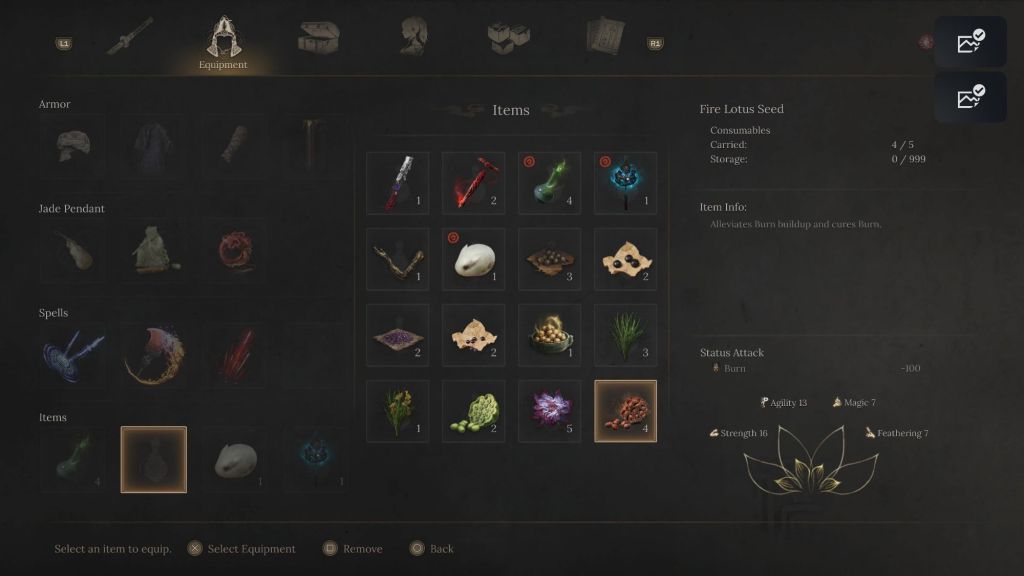Open the Equipment tab
The height and width of the screenshot is (576, 1024).
click(x=222, y=40)
